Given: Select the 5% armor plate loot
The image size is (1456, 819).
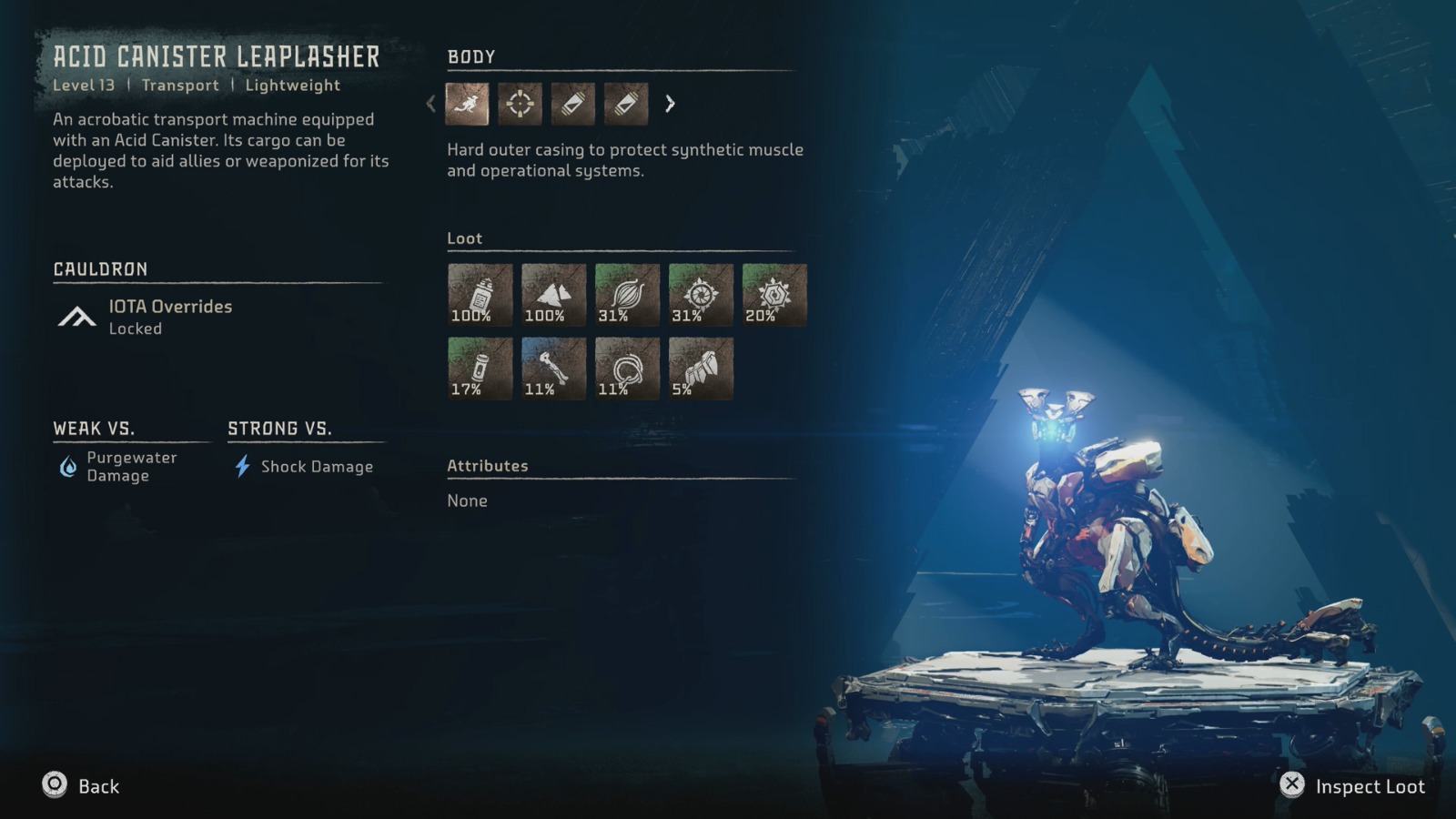Looking at the screenshot, I should point(701,369).
